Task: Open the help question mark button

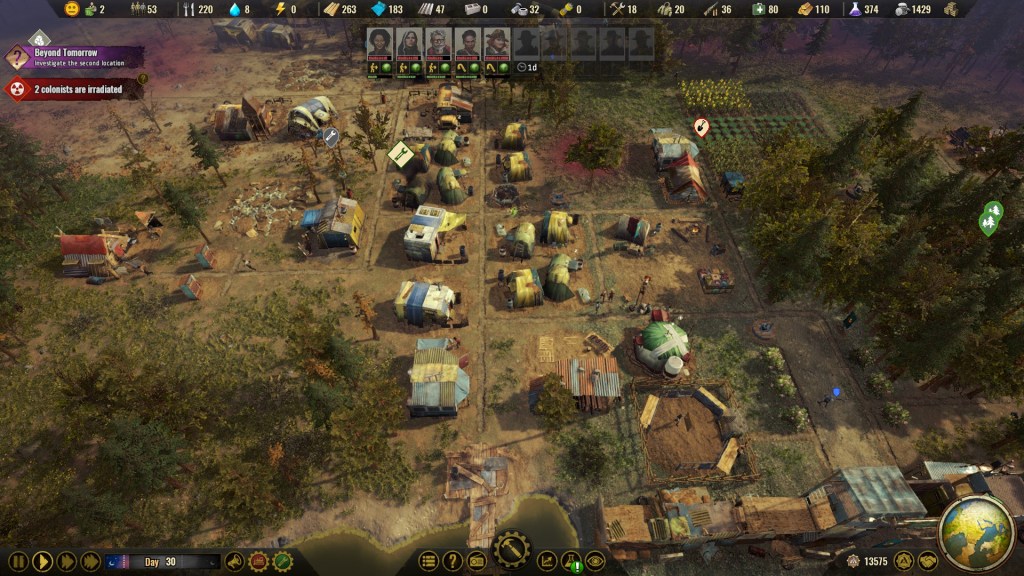Action: 452,561
